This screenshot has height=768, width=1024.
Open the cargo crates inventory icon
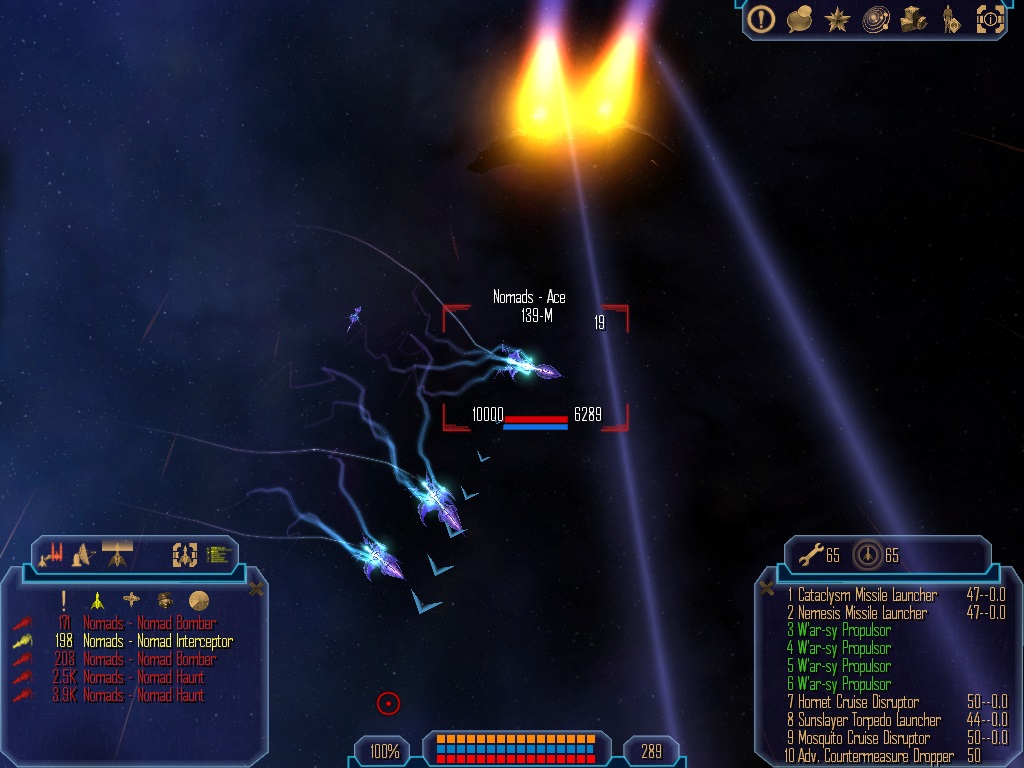[x=914, y=19]
